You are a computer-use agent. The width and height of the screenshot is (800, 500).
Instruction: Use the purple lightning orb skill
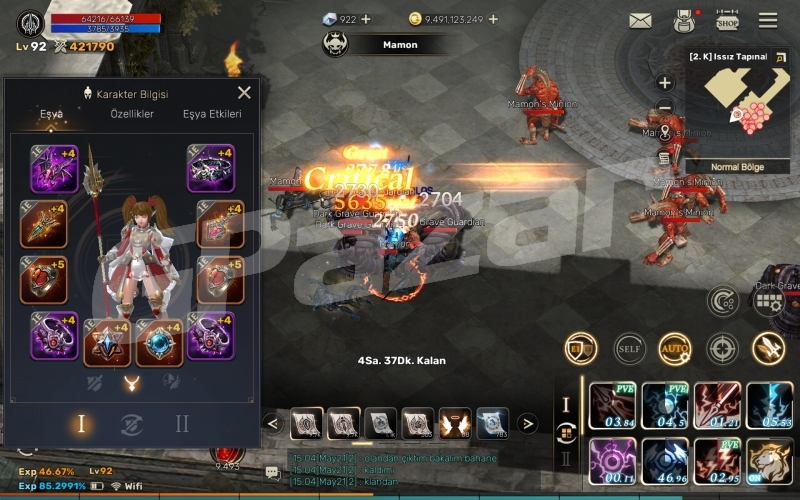pyautogui.click(x=613, y=461)
